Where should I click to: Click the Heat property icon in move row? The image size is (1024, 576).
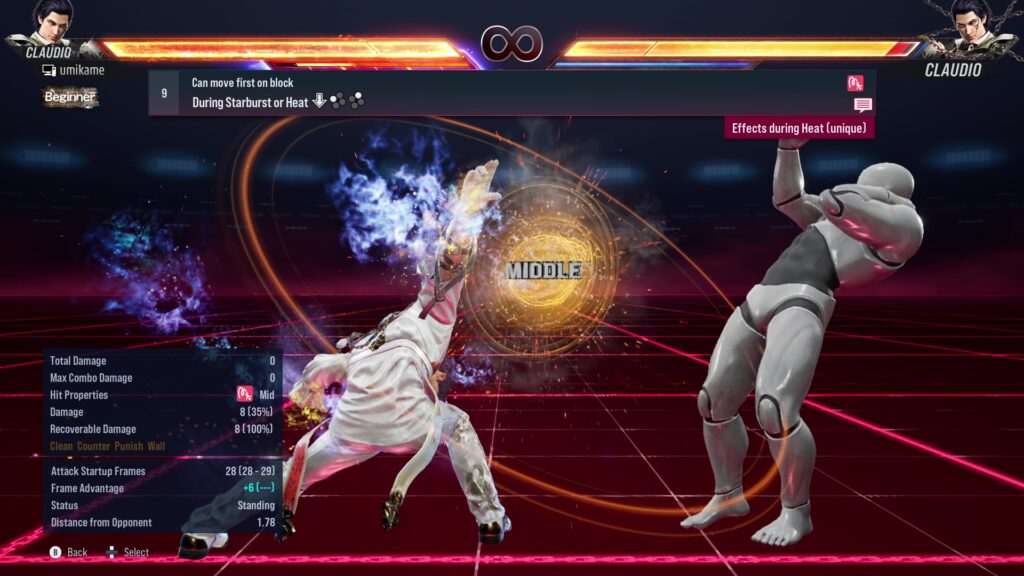pyautogui.click(x=855, y=83)
